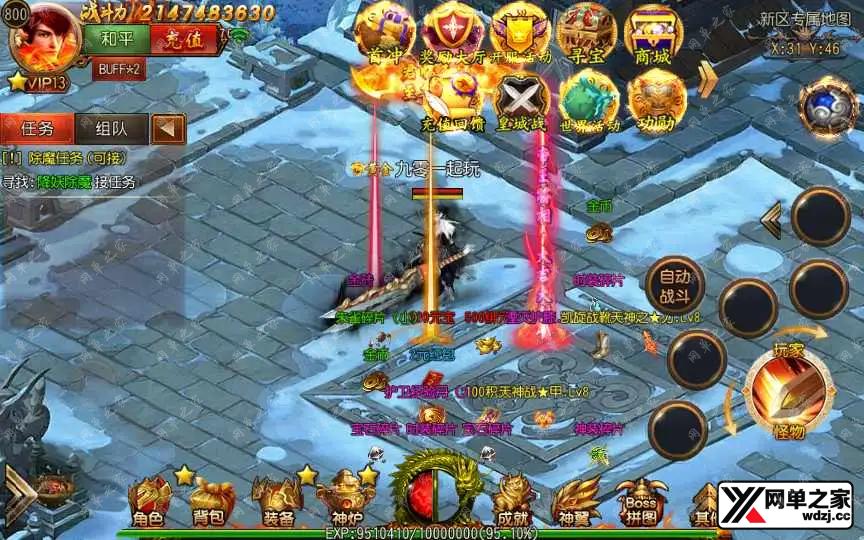Toggle 自动战斗 auto-battle
The width and height of the screenshot is (864, 540).
point(675,287)
